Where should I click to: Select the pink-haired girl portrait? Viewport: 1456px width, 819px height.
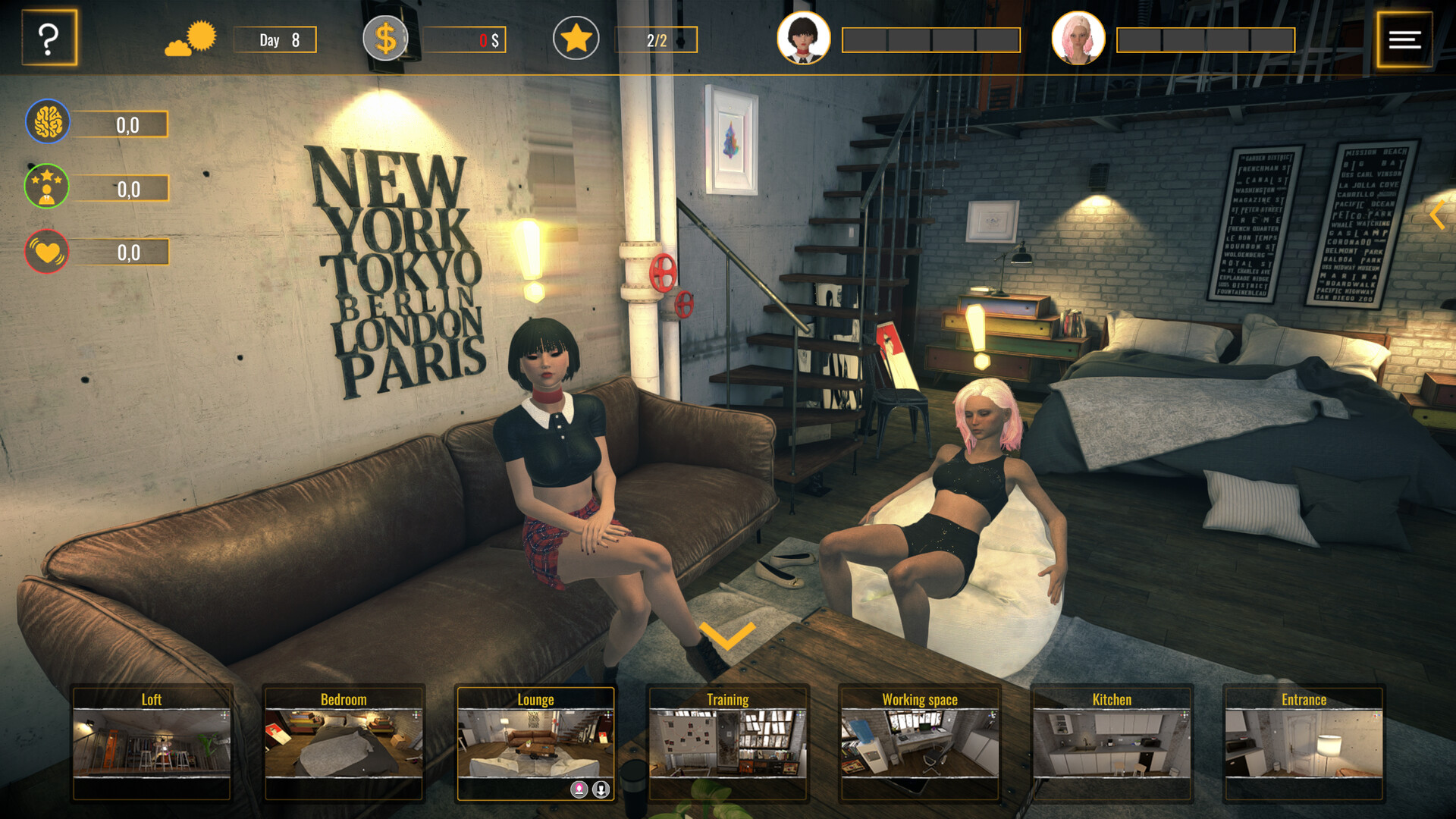tap(1078, 38)
